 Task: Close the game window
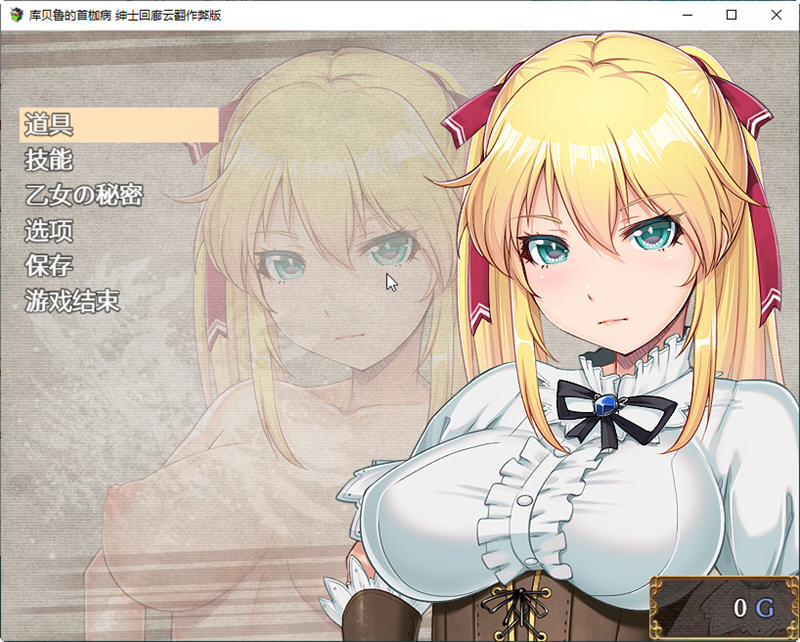776,15
